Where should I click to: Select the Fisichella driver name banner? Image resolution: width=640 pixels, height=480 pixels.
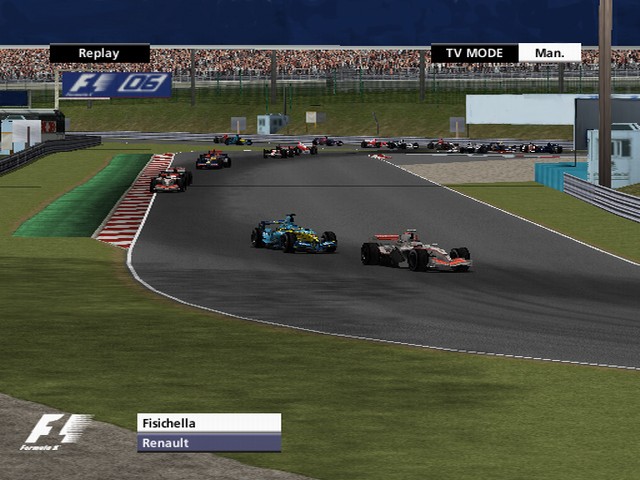[x=208, y=423]
